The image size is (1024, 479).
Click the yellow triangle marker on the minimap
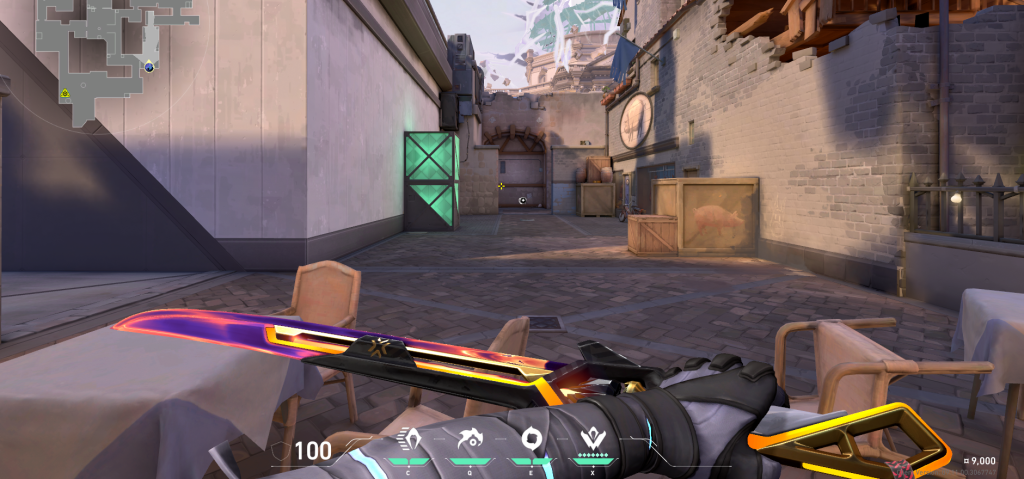[65, 92]
